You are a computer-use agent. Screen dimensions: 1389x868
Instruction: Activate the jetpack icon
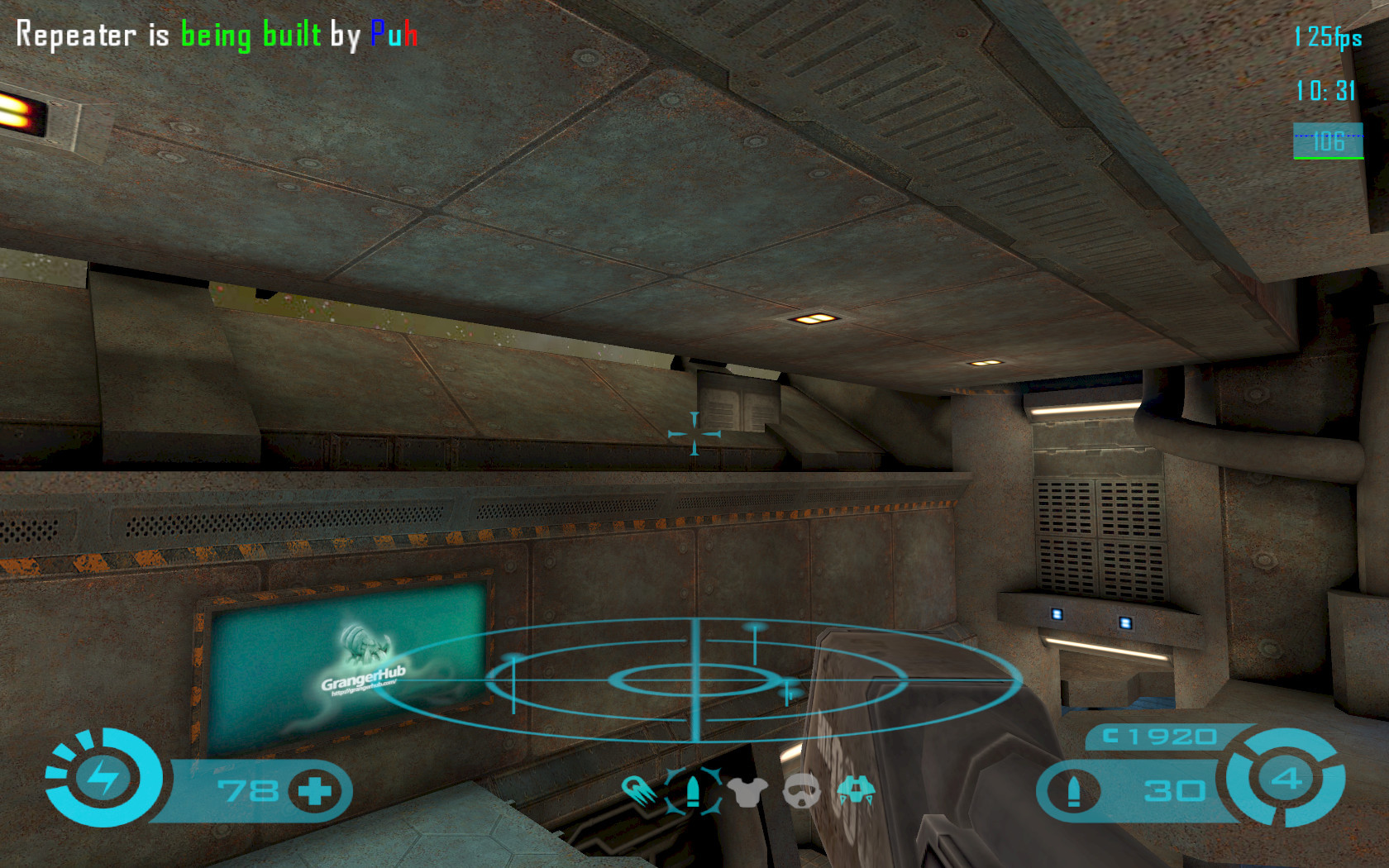tap(856, 791)
